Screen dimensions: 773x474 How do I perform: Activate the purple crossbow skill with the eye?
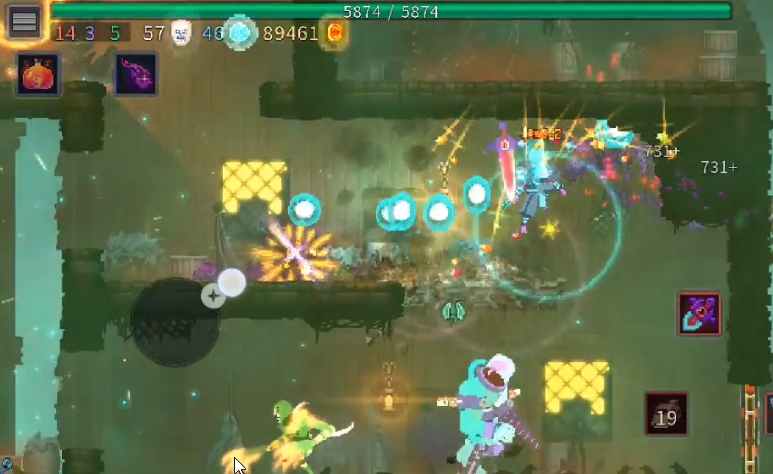pyautogui.click(x=699, y=314)
